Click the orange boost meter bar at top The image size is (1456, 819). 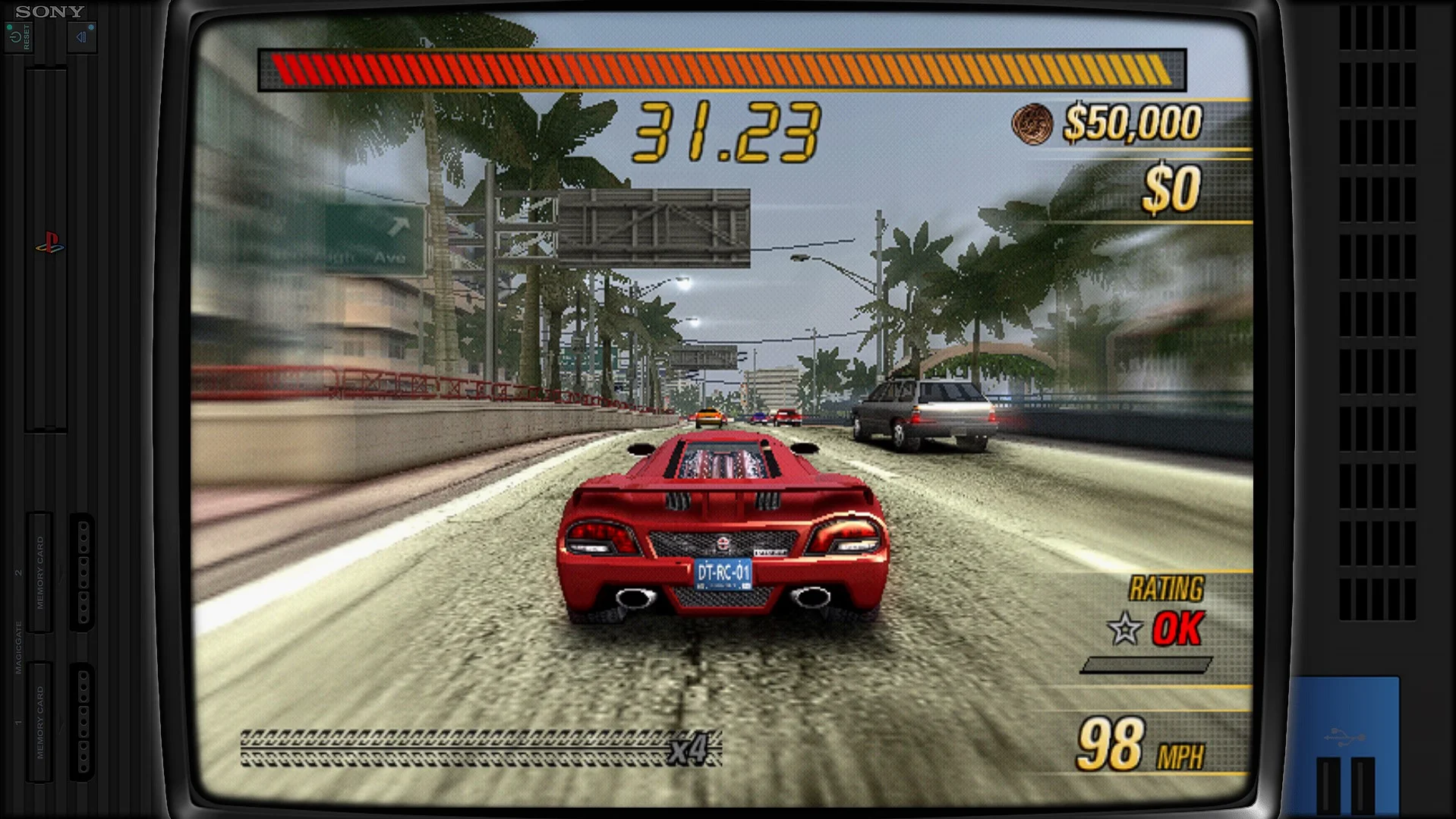click(721, 68)
